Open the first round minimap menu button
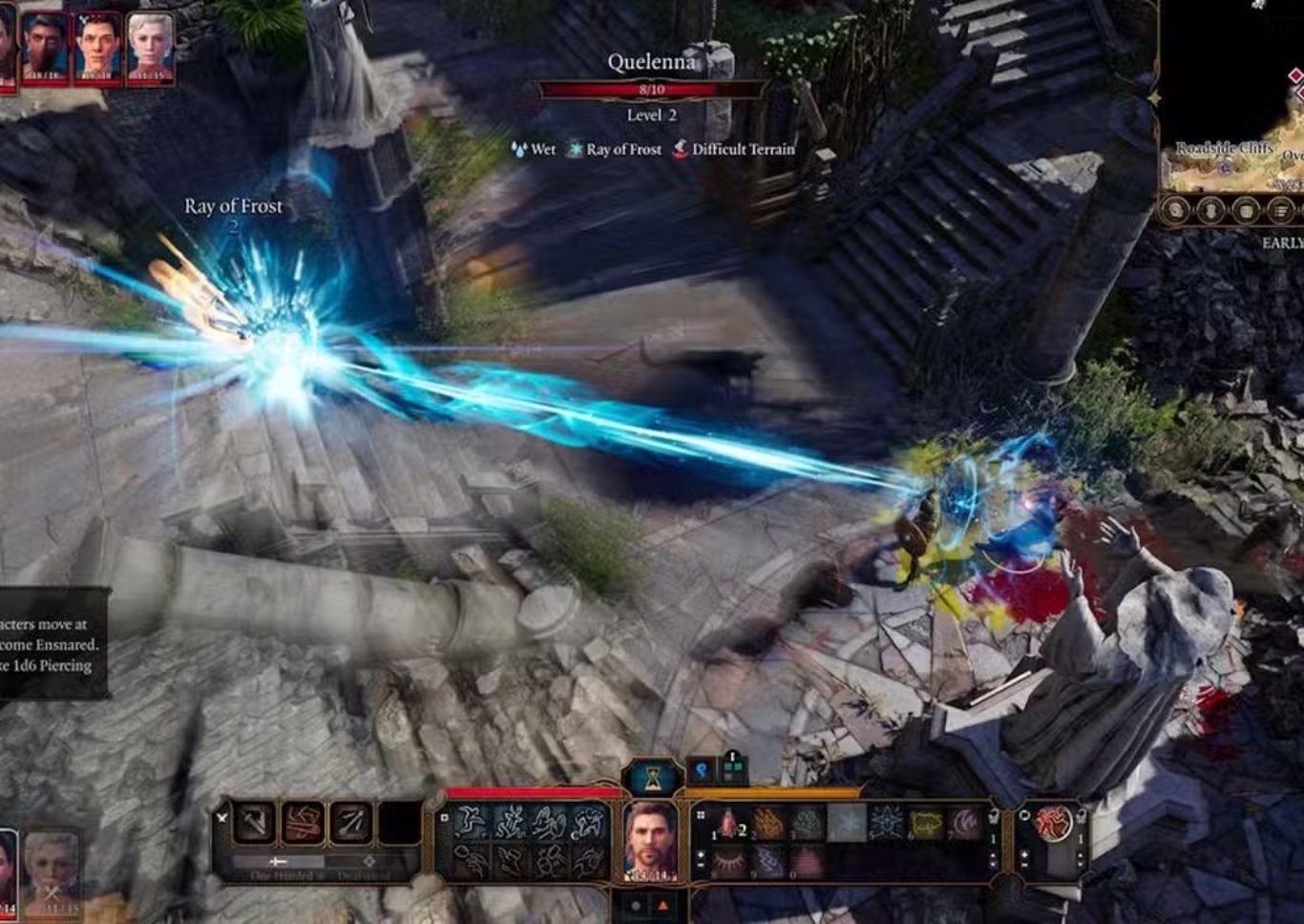Viewport: 1304px width, 924px height. 1176,210
